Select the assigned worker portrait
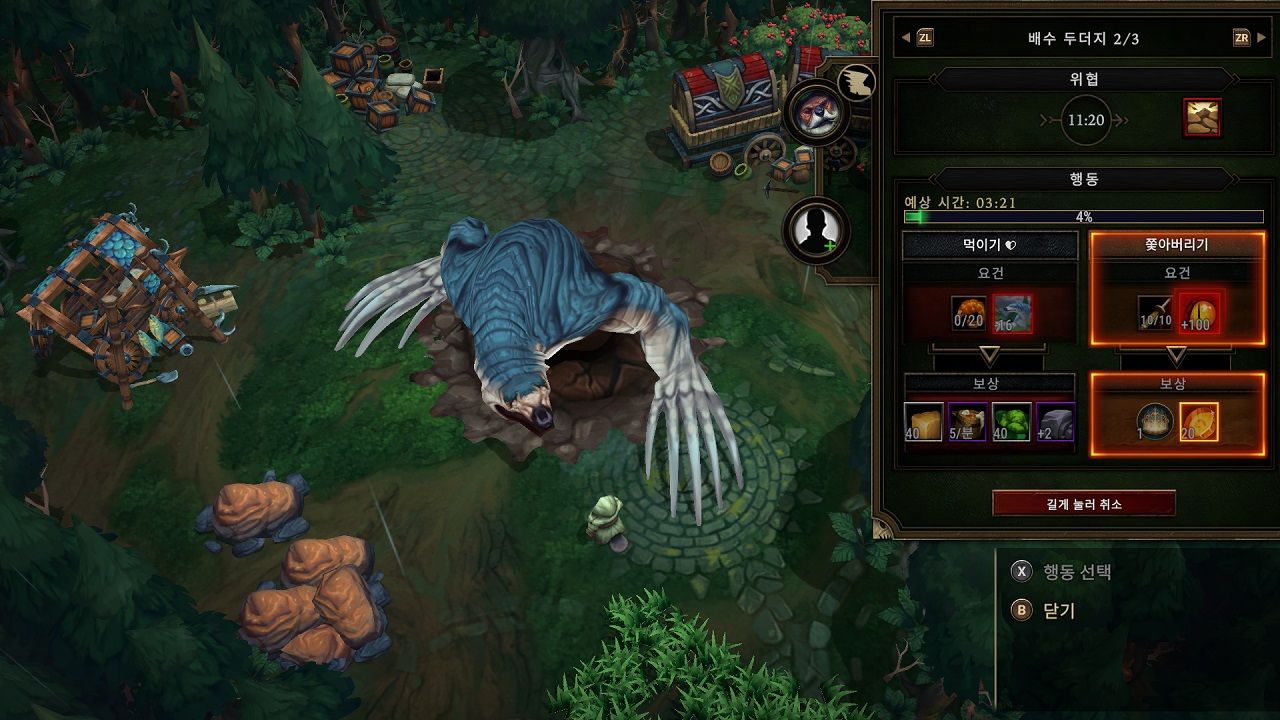The image size is (1280, 720). pyautogui.click(x=816, y=113)
